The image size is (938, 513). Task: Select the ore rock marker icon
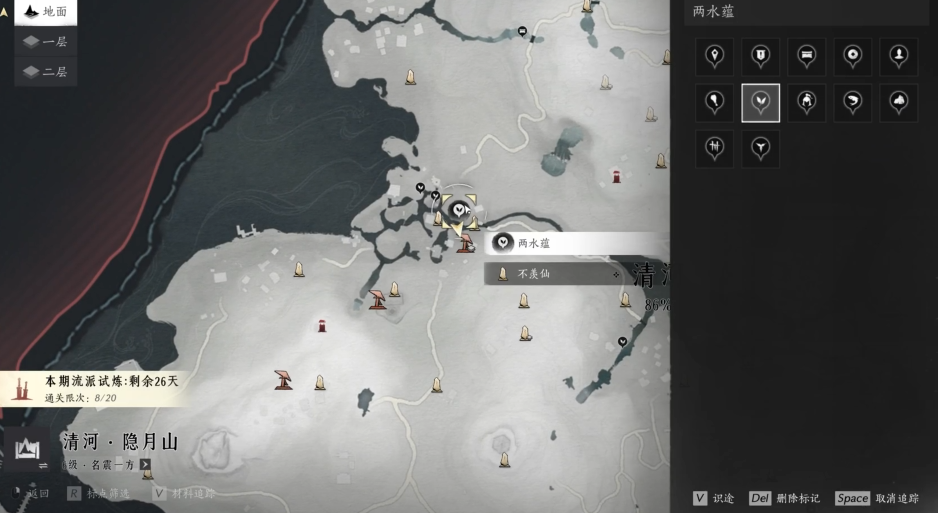898,103
